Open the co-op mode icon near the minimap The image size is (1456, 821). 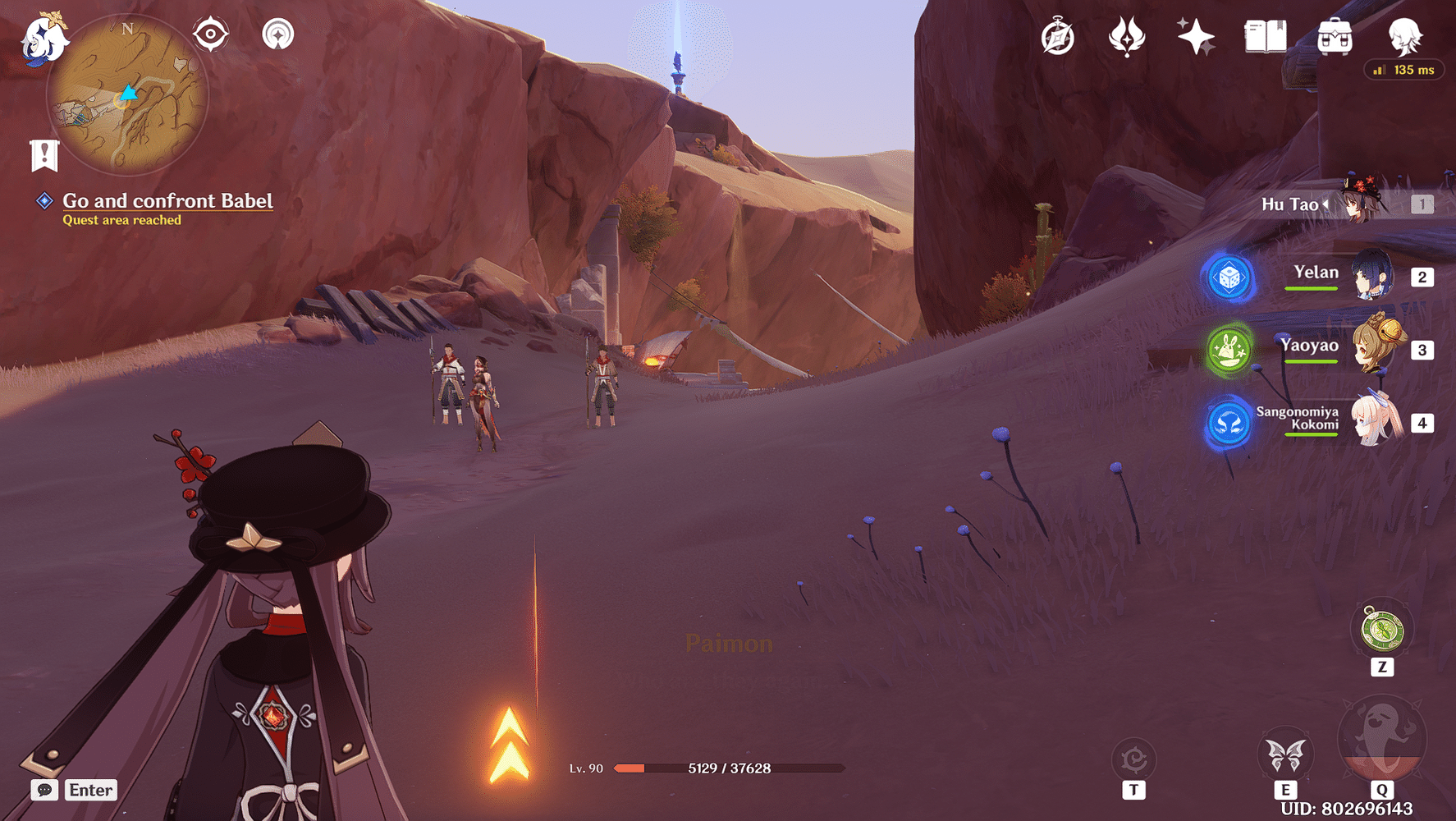tap(278, 34)
